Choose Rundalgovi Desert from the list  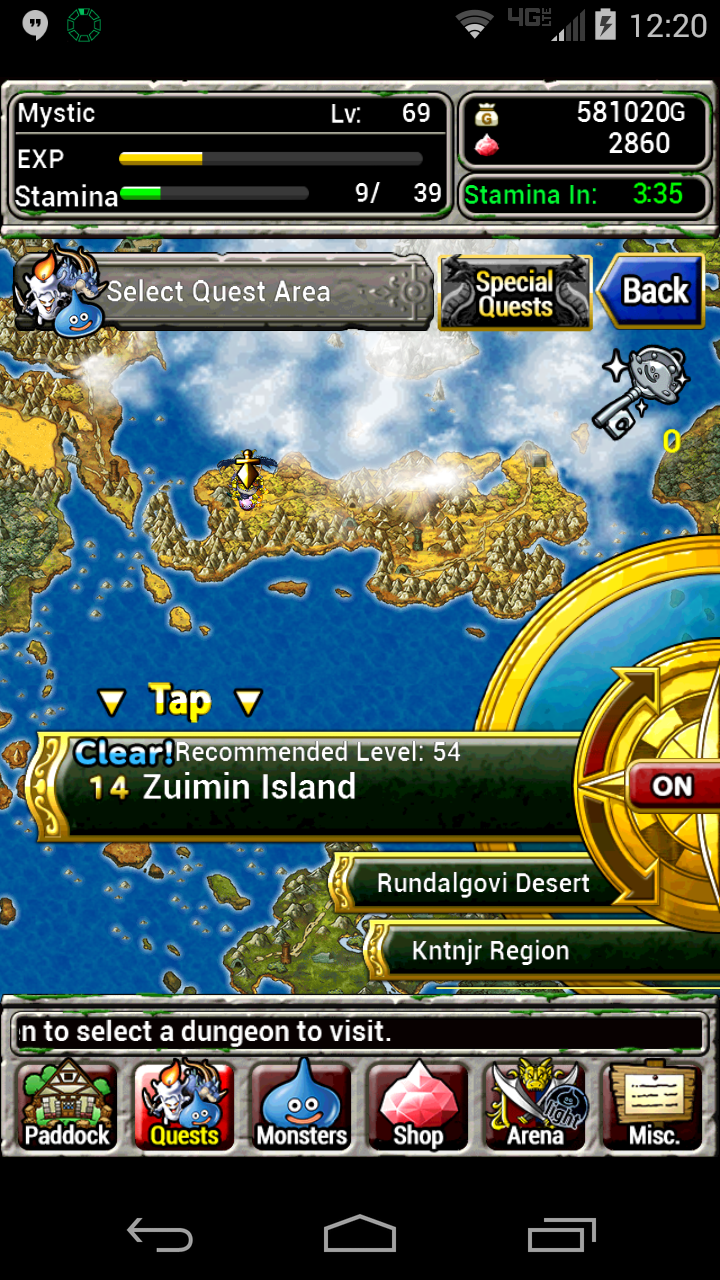click(x=483, y=884)
